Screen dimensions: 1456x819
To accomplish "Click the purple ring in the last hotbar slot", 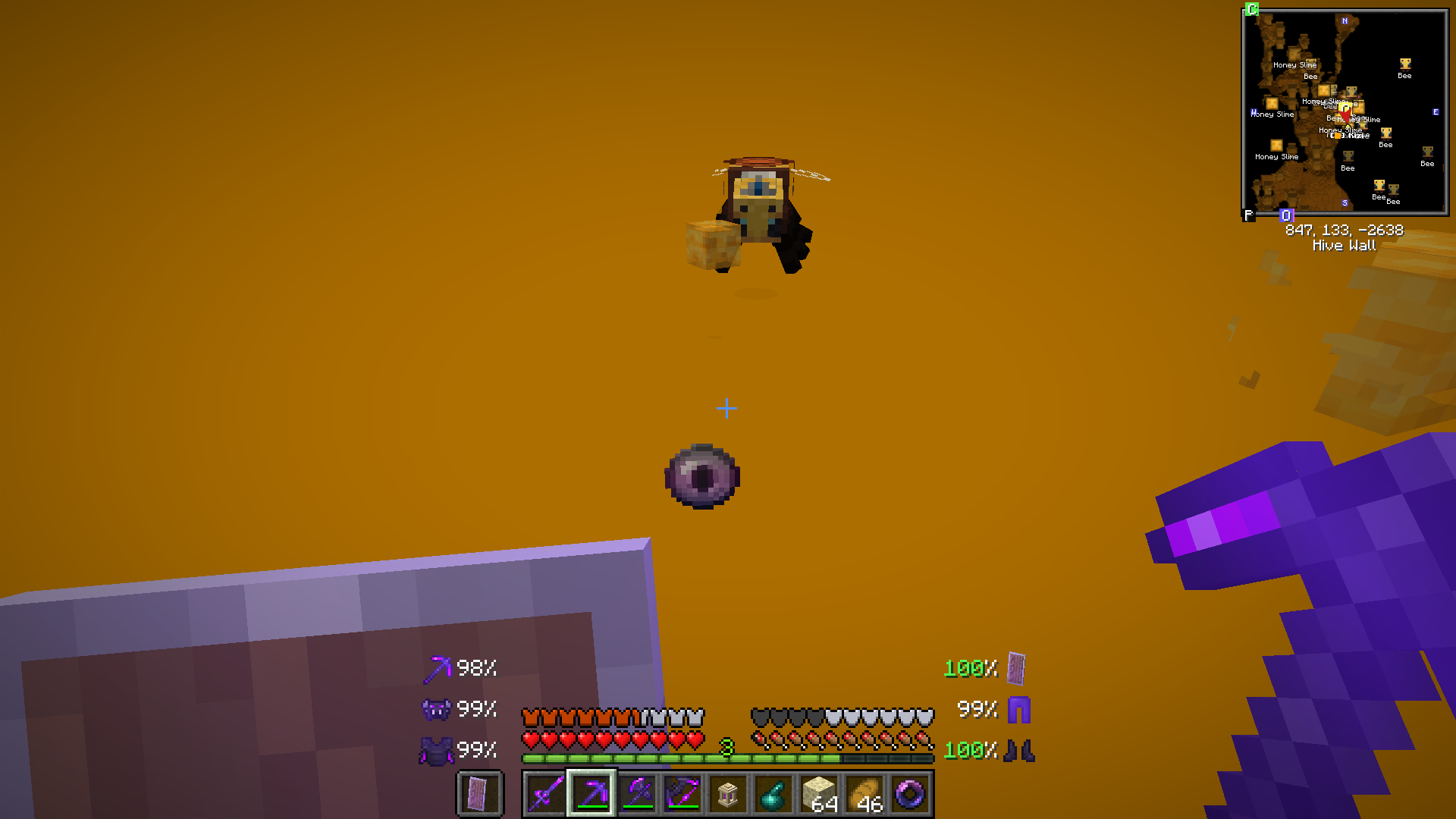I will [x=910, y=793].
